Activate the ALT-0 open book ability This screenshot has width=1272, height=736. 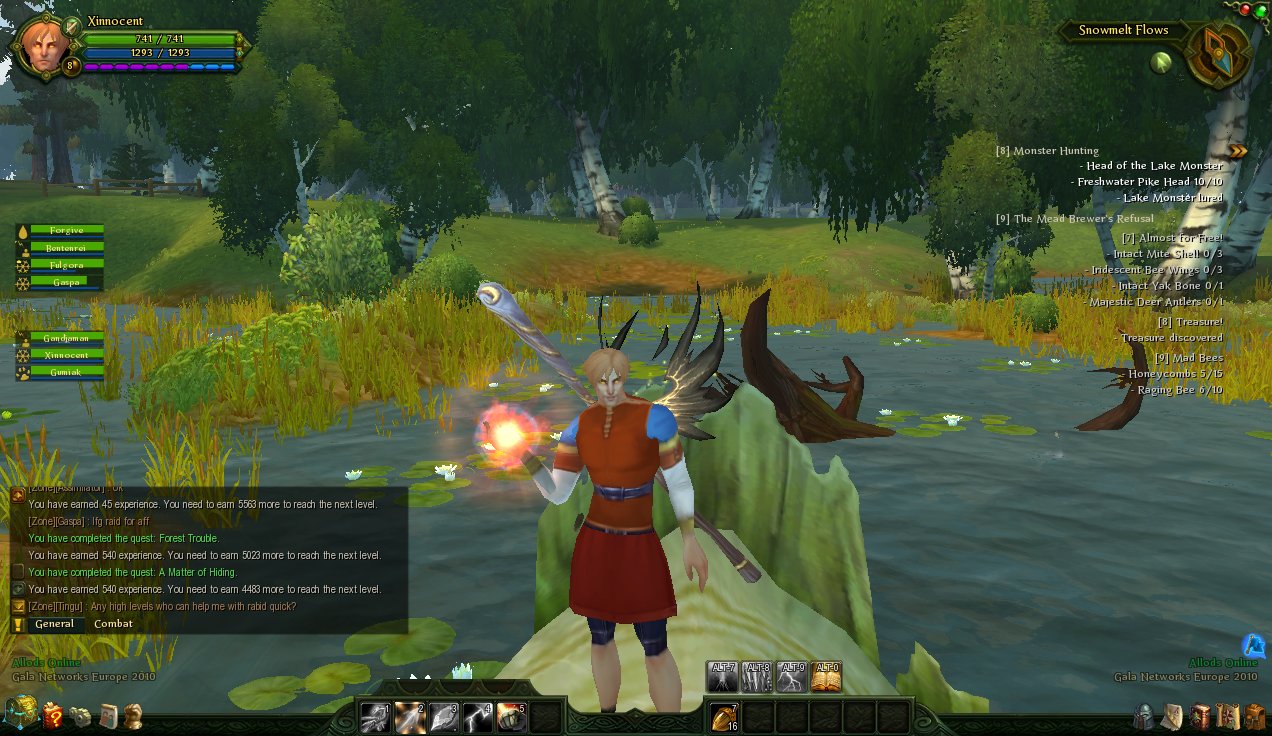[826, 677]
